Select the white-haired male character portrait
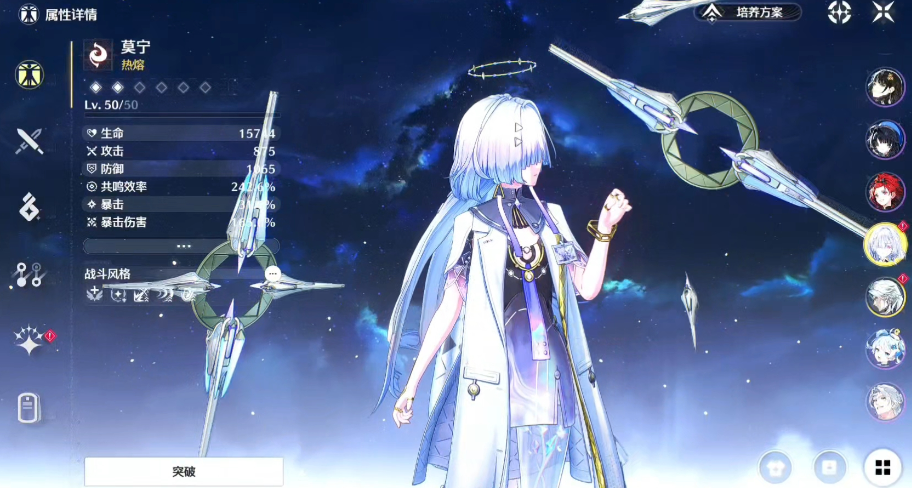The width and height of the screenshot is (912, 488). 885,296
